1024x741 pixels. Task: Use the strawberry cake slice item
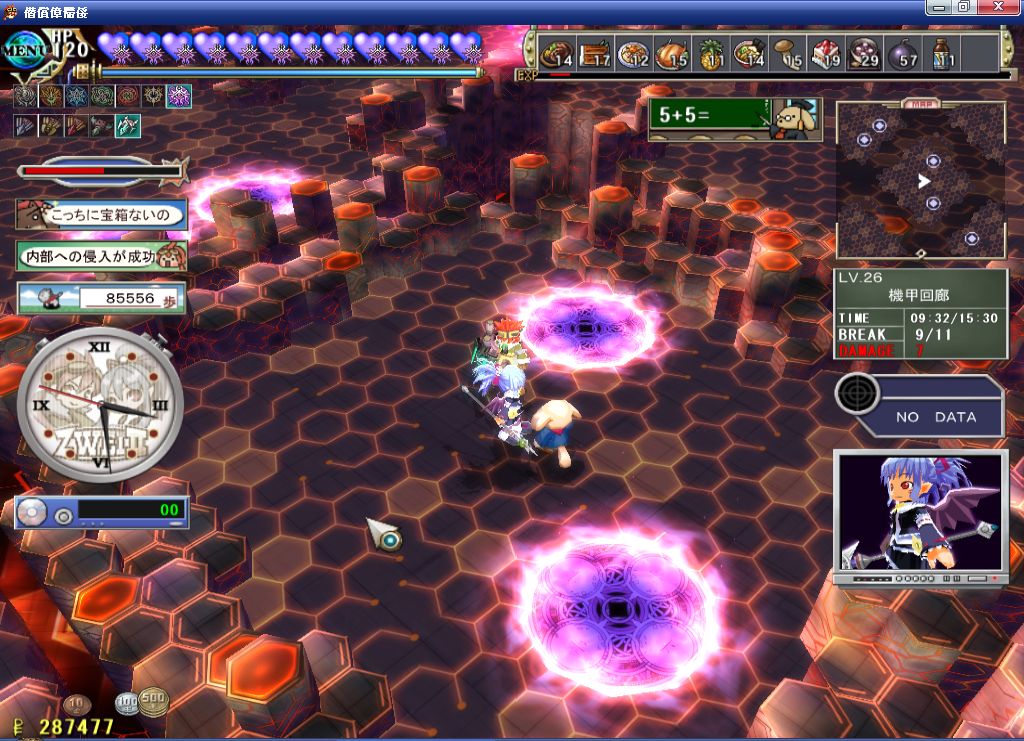point(825,53)
